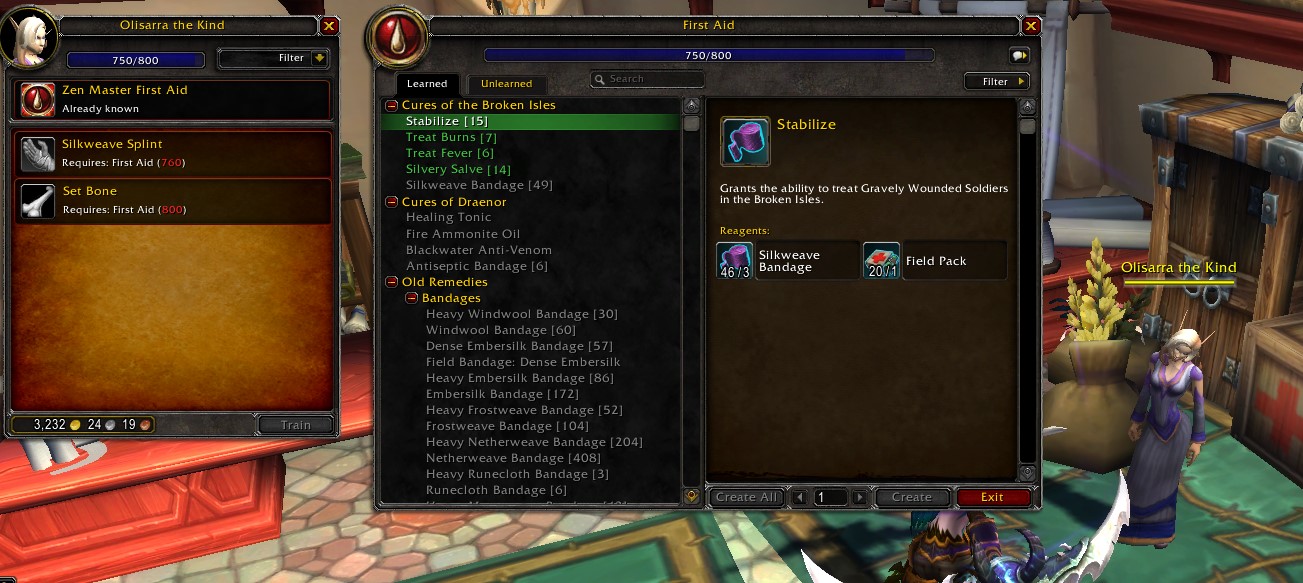Select the Learned recipes tab

[427, 84]
